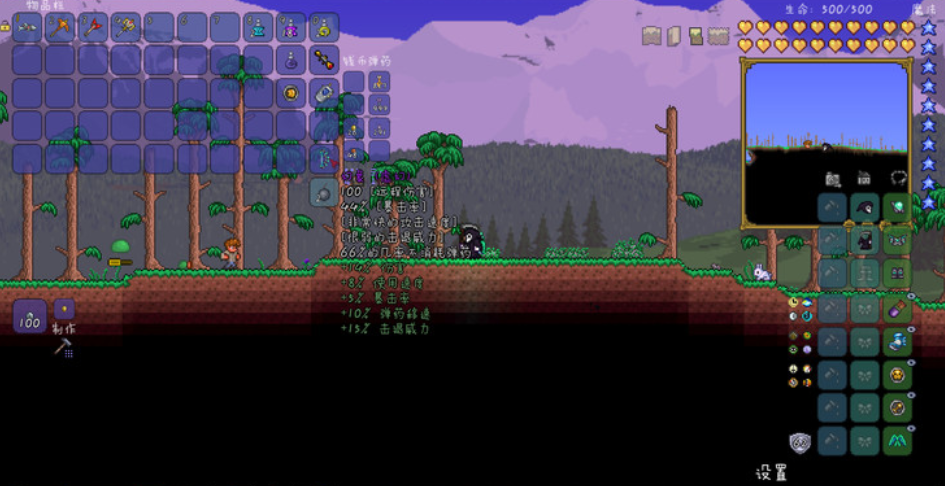Screen dimensions: 945x486
Task: Toggle the crafting window hammer icon
Action: 63,347
